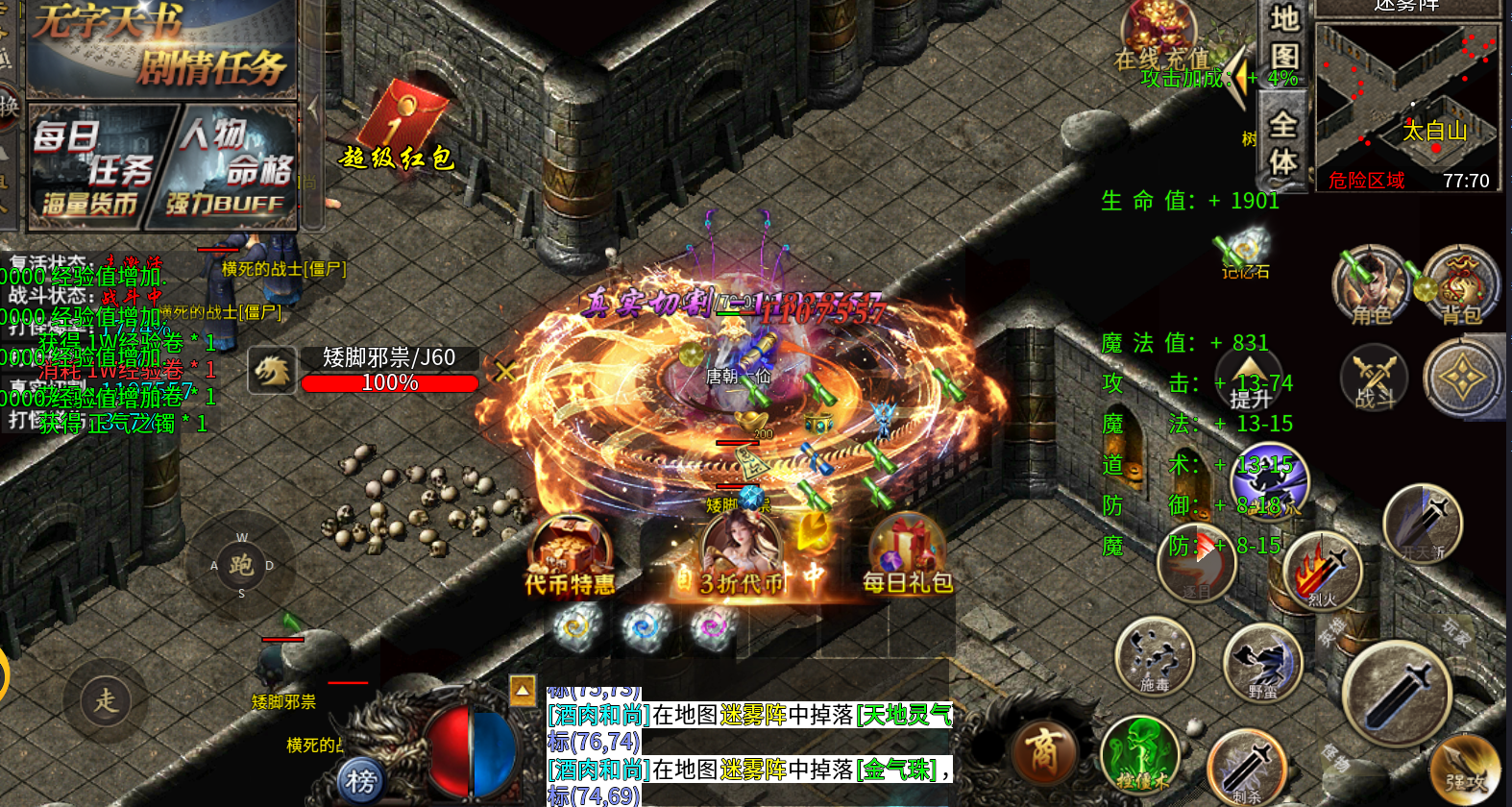The width and height of the screenshot is (1512, 807).
Task: Use the 记忆石 memory stone
Action: tap(1245, 252)
